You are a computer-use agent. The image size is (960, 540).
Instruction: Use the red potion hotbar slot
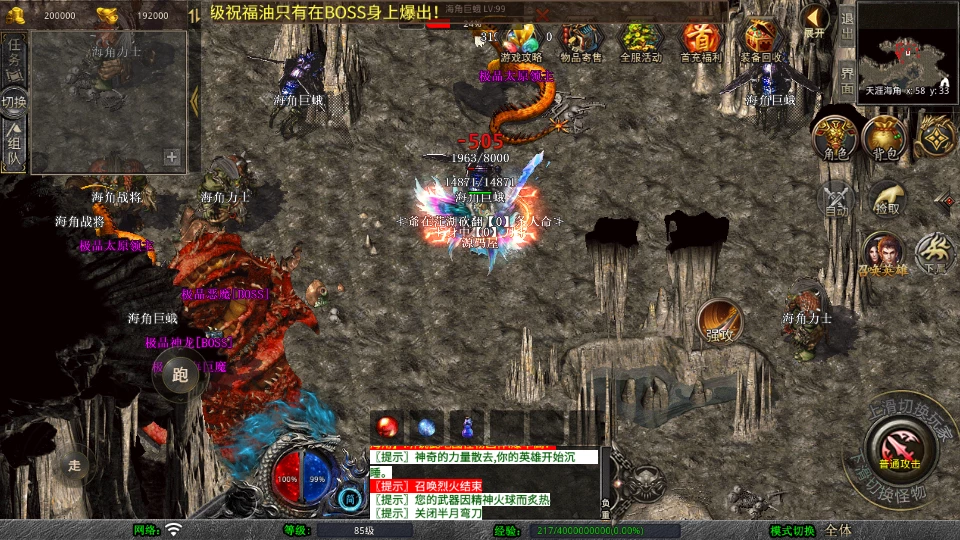pos(387,425)
